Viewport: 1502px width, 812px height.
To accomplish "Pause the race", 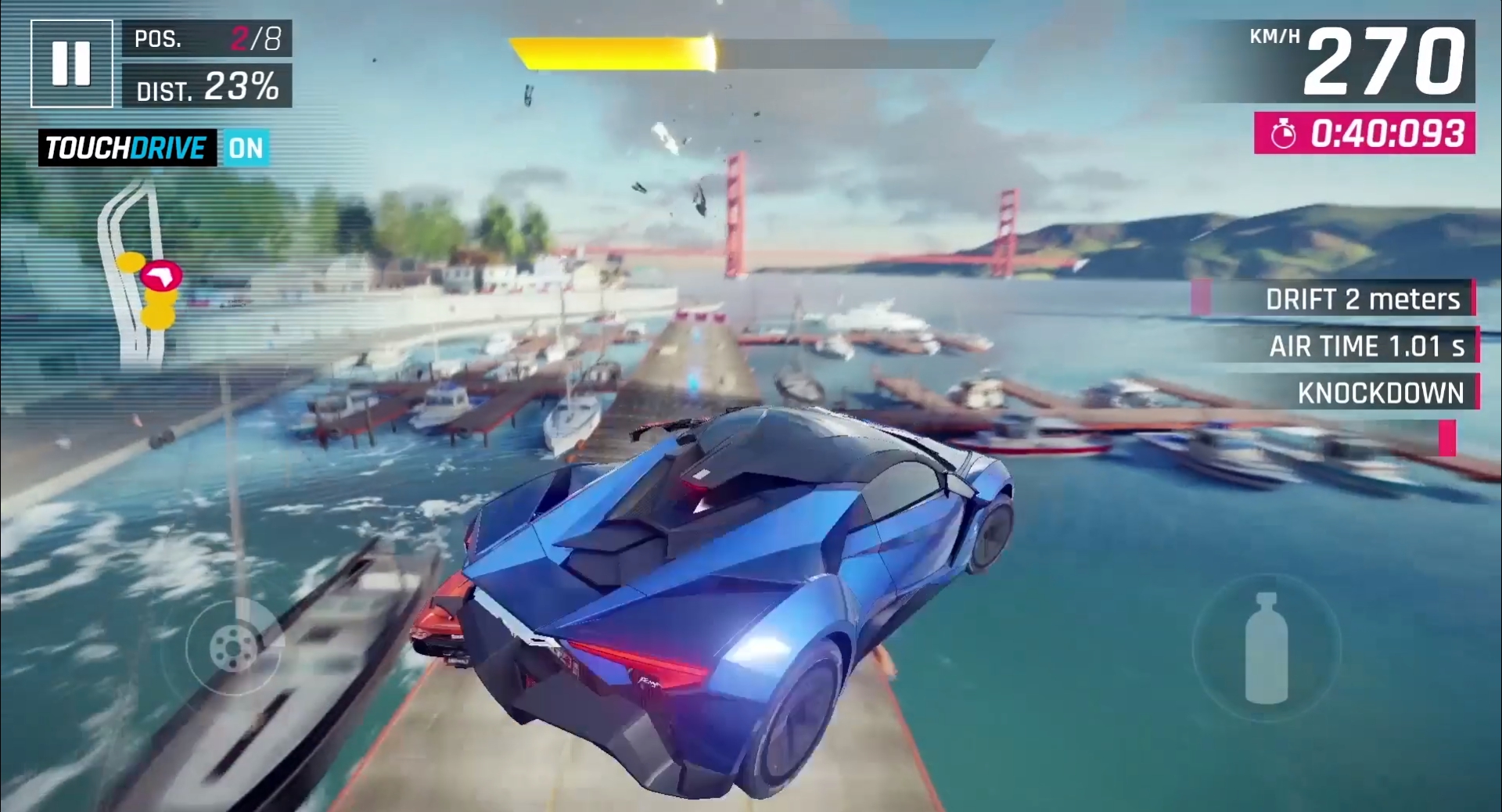I will click(71, 63).
